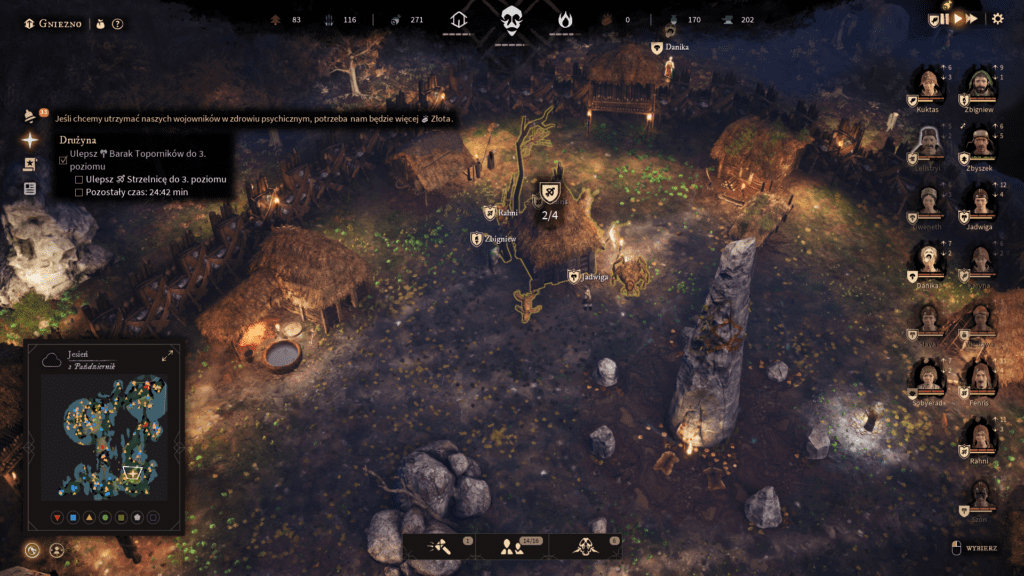Open the Gniezno settlement panel

coord(57,23)
